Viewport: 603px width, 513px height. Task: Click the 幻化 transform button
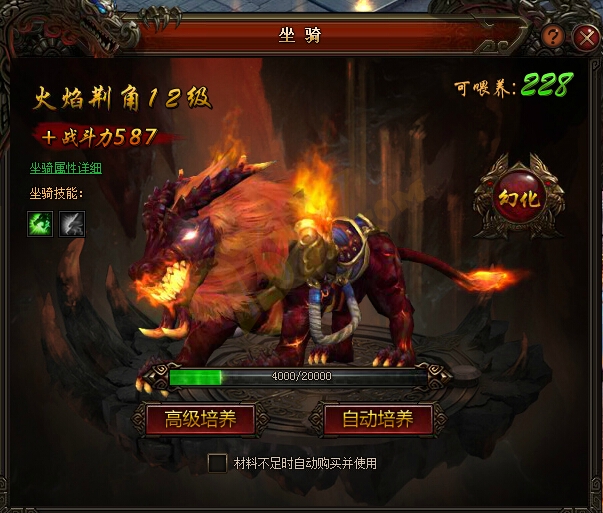click(x=518, y=197)
